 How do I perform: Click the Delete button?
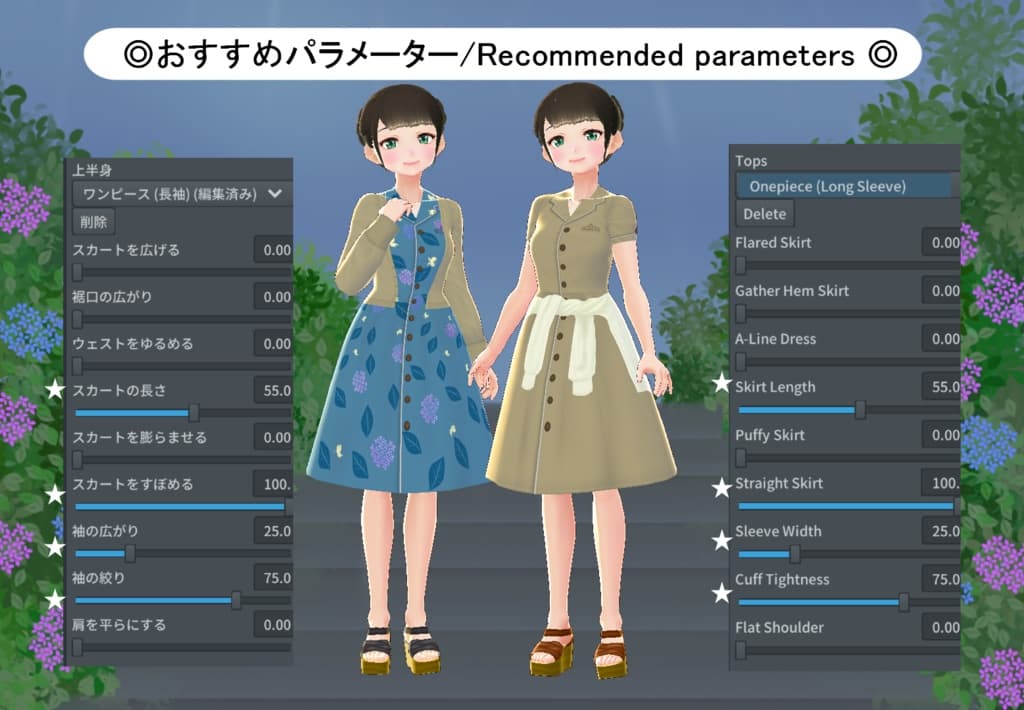pyautogui.click(x=764, y=213)
